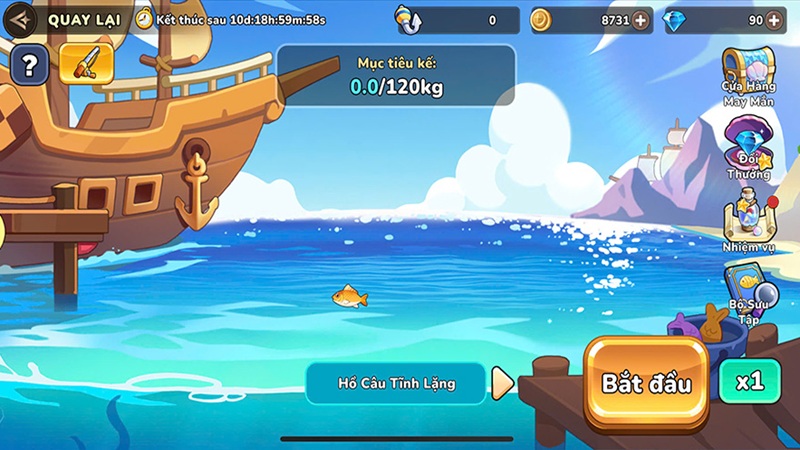The image size is (800, 450).
Task: Add more gold coins with plus button
Action: click(x=640, y=20)
